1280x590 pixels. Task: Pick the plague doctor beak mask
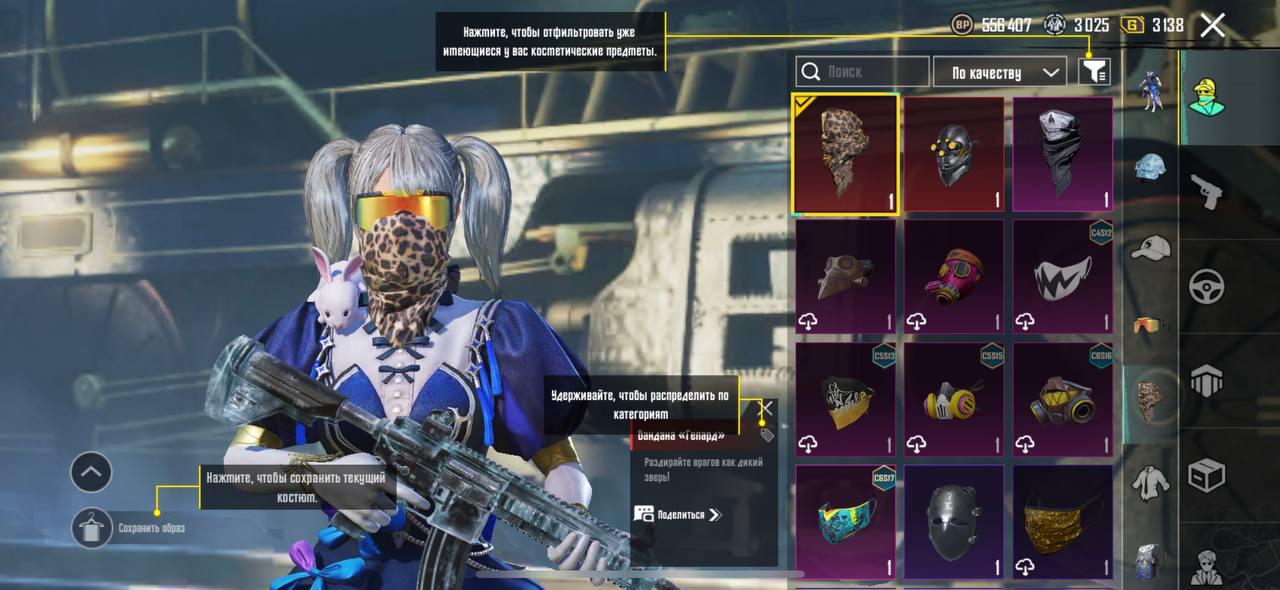[x=845, y=276]
